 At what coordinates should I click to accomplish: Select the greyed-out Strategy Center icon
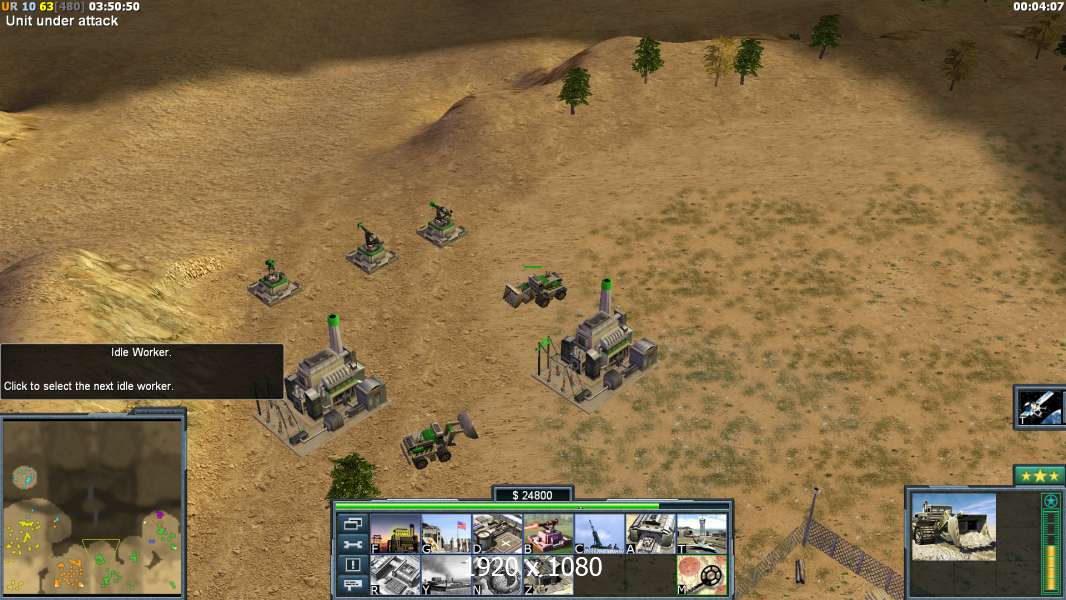395,575
